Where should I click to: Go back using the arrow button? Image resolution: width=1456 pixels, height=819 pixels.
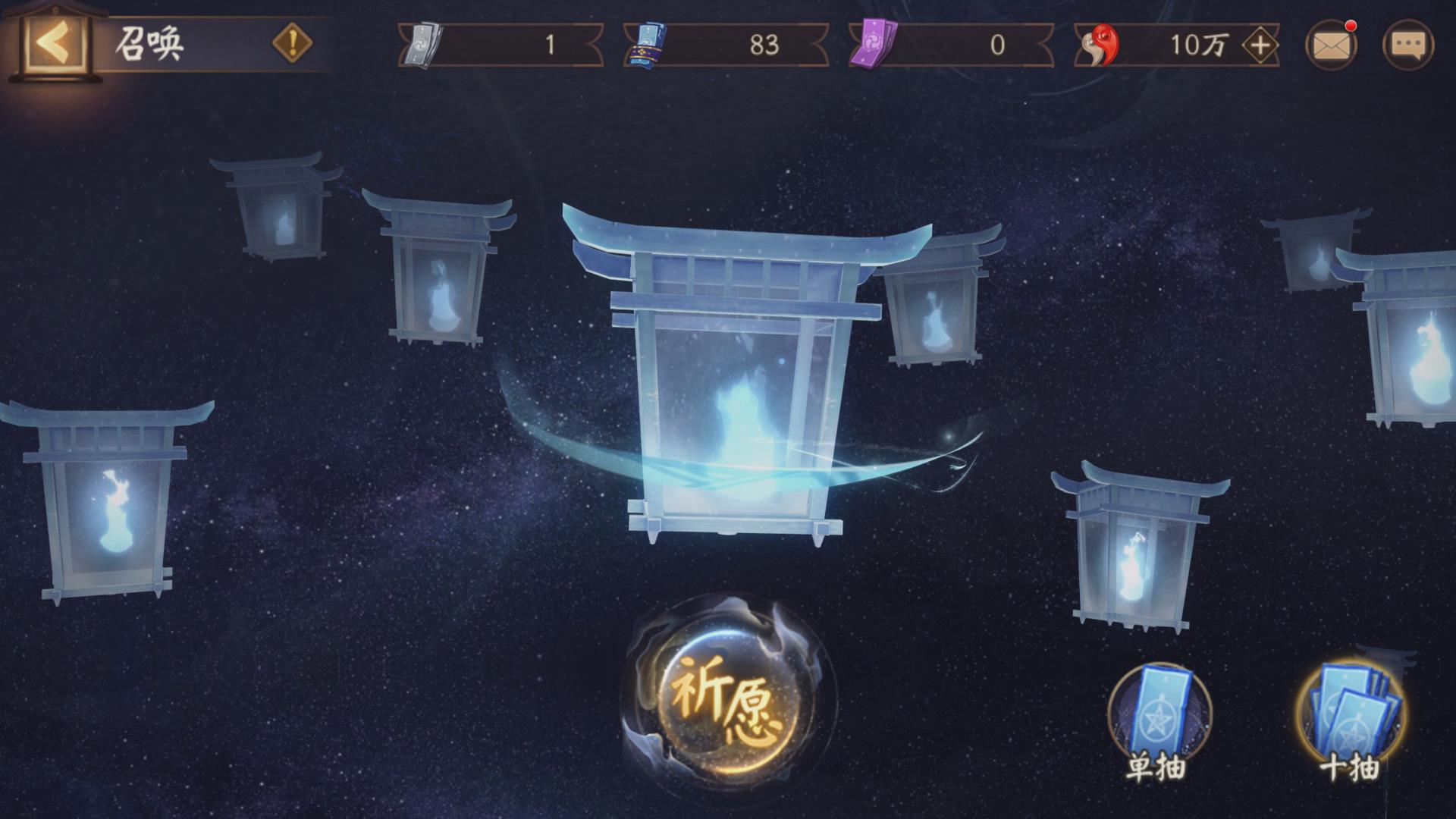pos(52,44)
